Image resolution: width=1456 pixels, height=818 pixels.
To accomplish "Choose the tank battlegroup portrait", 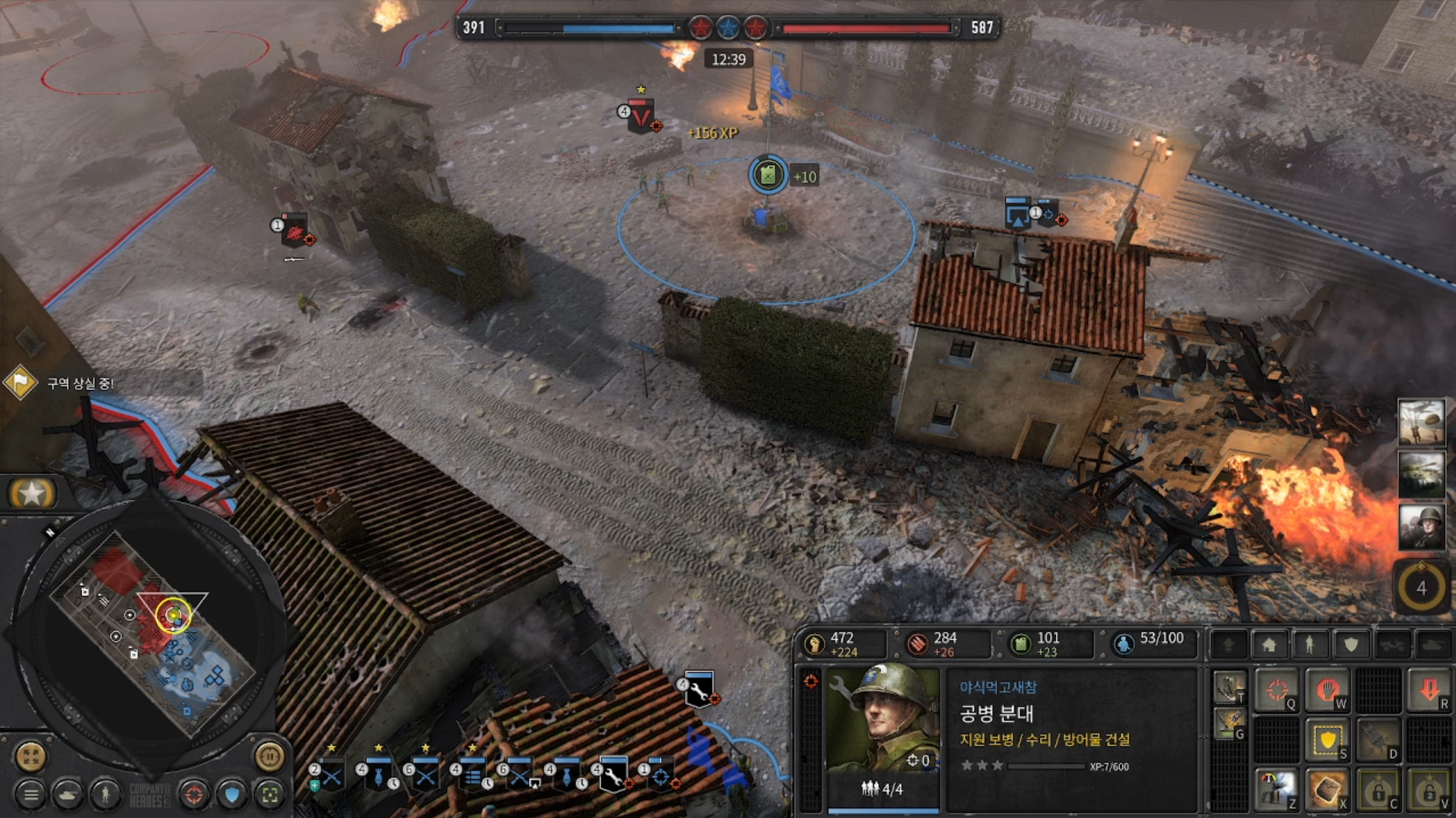I will coord(1420,474).
